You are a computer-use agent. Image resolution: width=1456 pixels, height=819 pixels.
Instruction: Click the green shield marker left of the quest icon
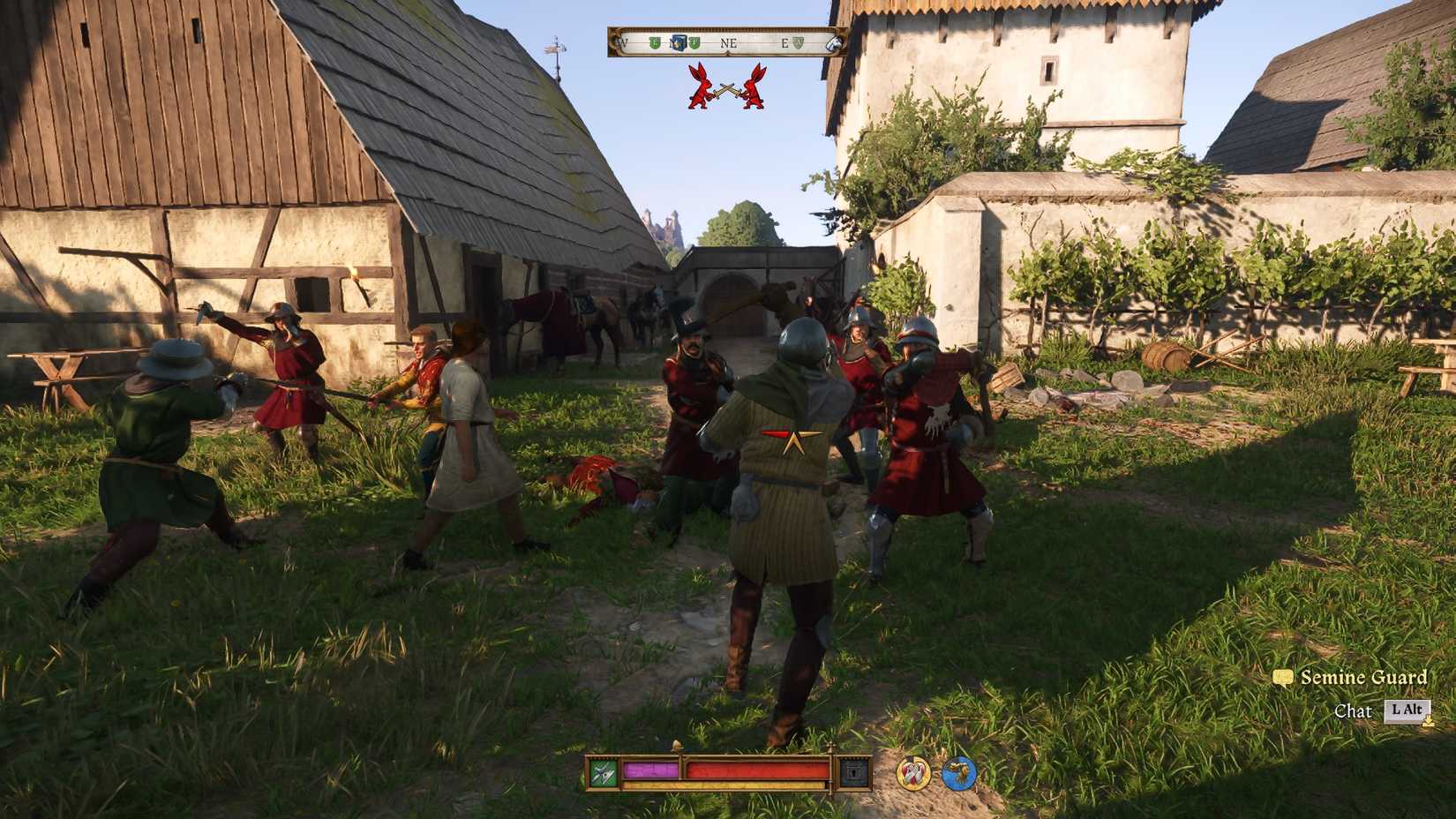point(655,42)
